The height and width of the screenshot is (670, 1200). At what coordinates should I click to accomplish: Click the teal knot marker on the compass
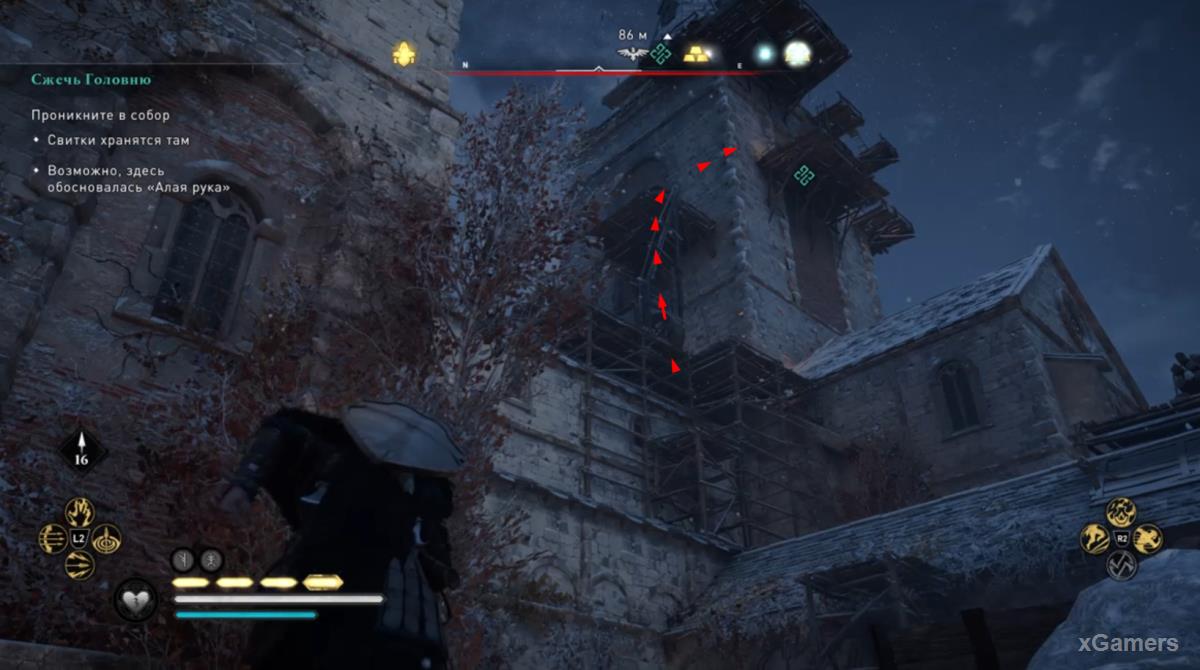click(x=660, y=54)
